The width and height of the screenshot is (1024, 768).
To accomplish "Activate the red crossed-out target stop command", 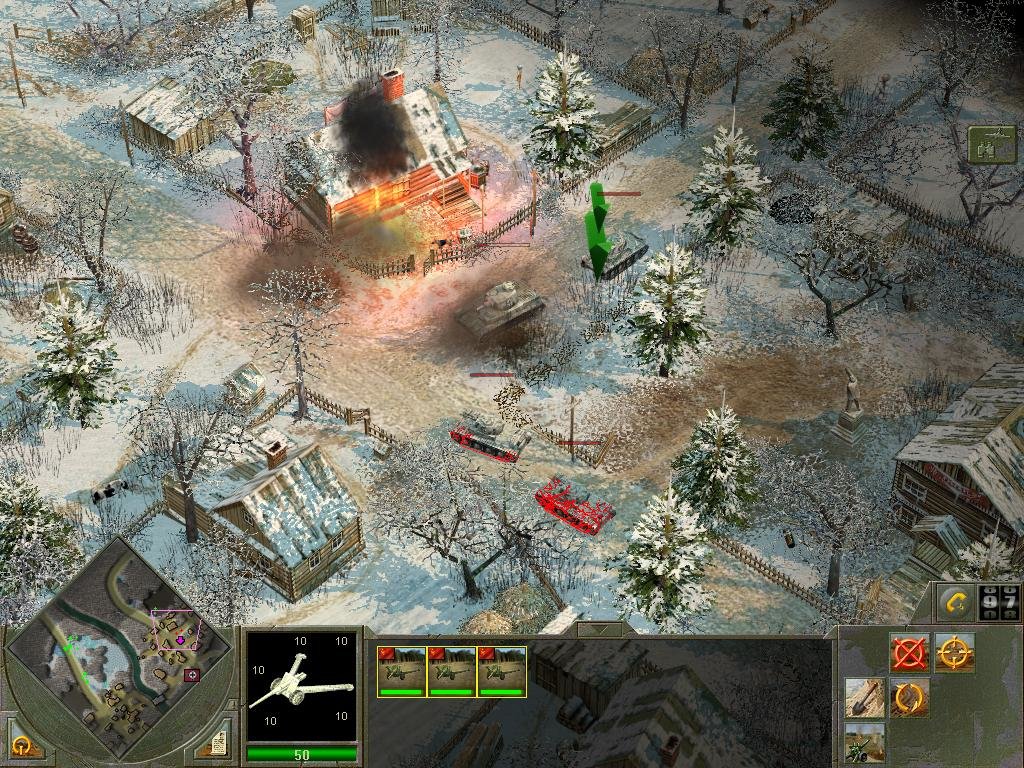I will 909,653.
